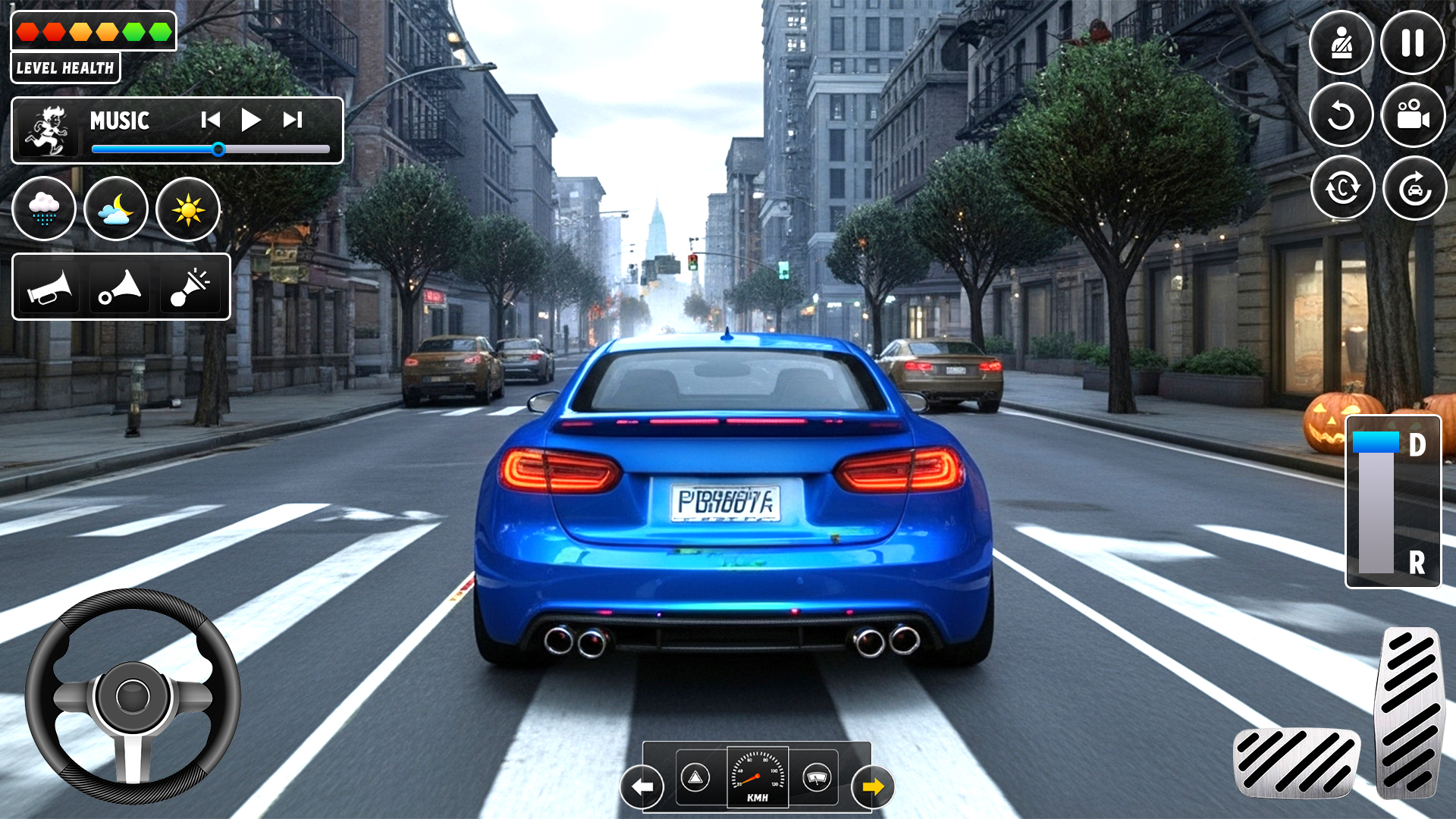Screen dimensions: 1456x819
Task: Pause the game with the pause button
Action: [x=1412, y=43]
